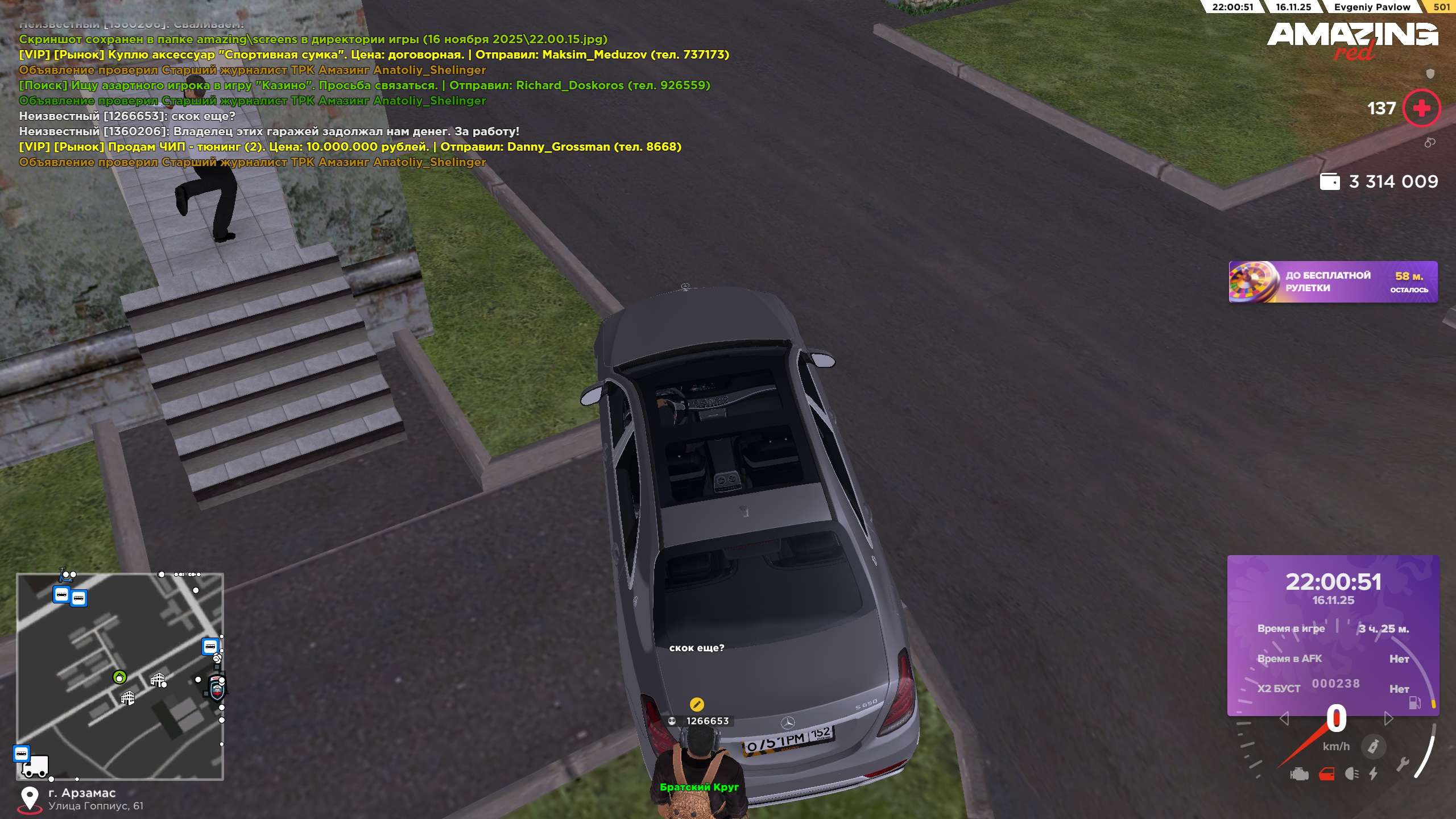Click the lightning bolt indicator icon

[x=1374, y=773]
